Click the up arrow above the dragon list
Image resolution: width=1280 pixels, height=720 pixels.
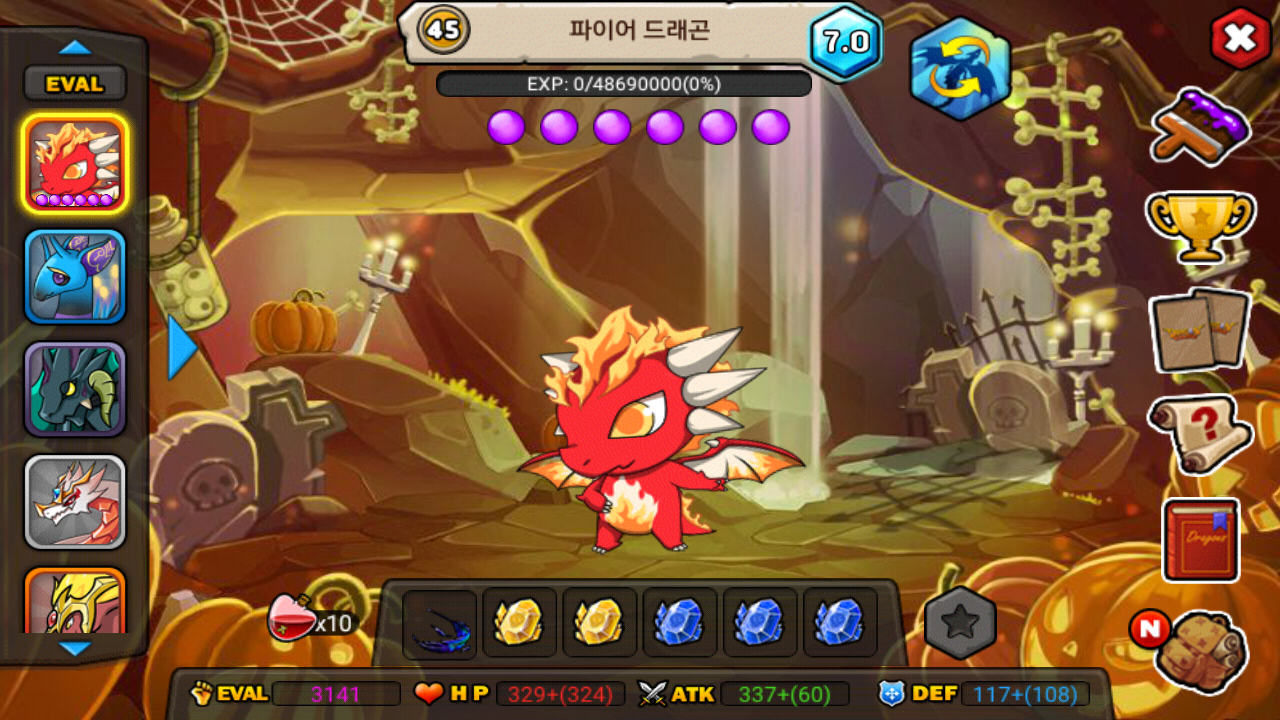(75, 47)
